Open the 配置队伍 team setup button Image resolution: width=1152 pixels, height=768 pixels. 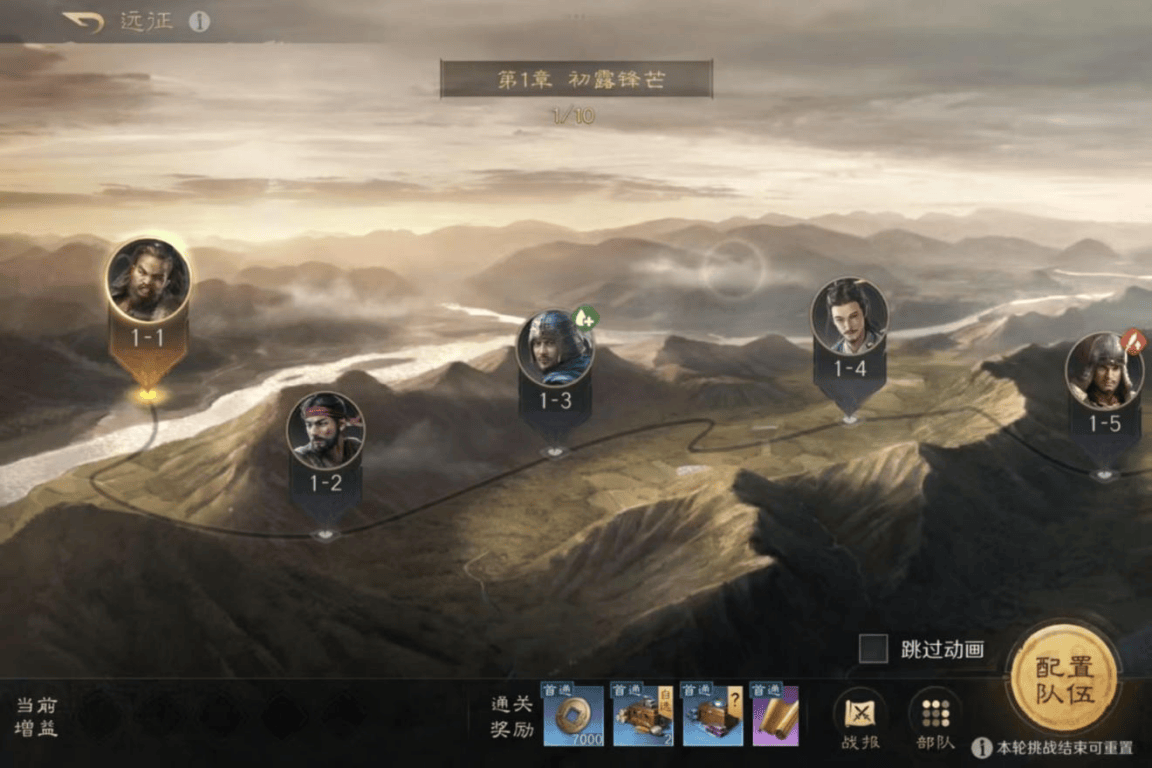point(1064,679)
